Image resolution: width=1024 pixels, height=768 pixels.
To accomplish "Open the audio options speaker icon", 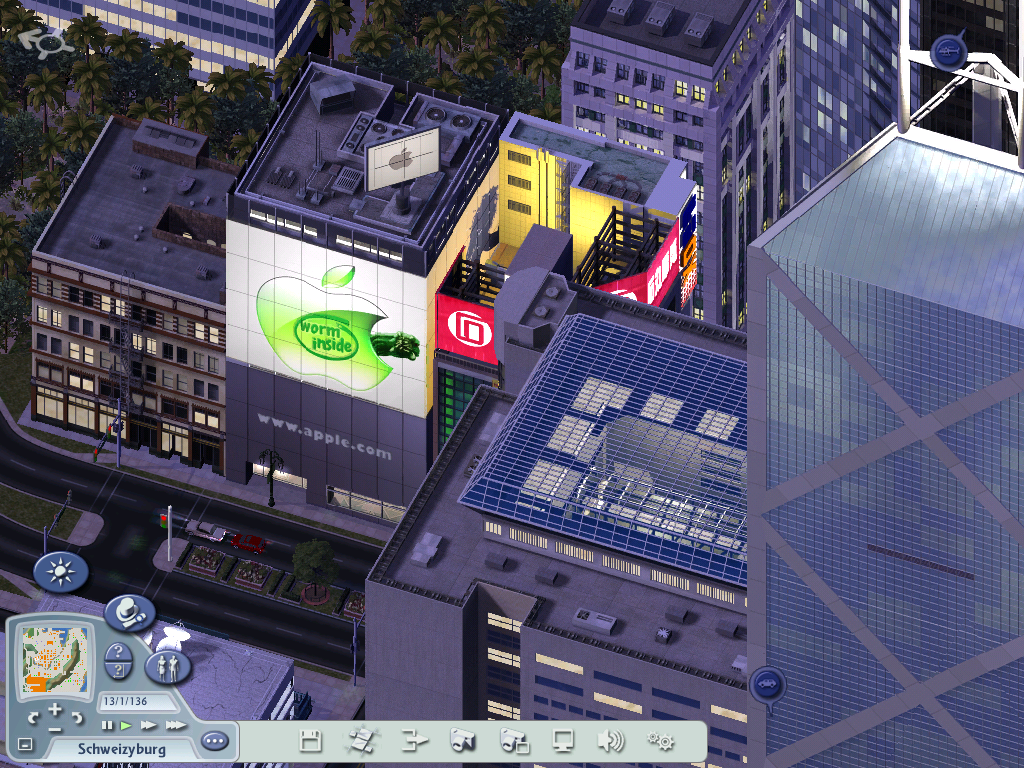I will tap(610, 741).
